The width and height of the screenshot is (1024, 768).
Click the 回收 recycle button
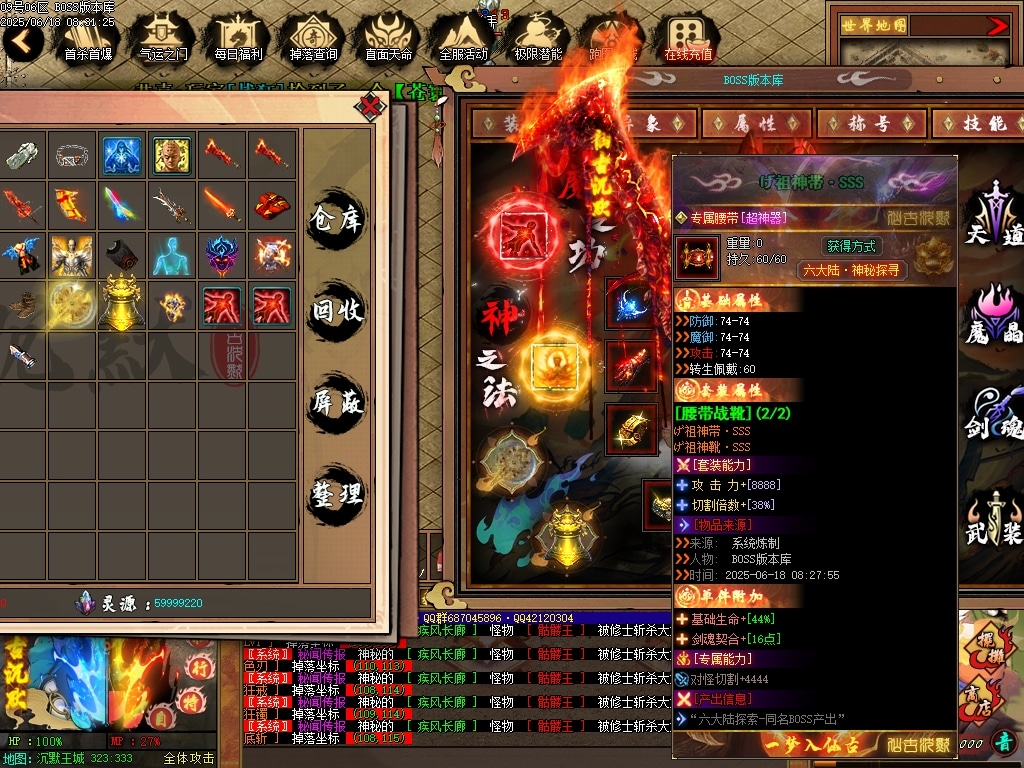tap(336, 310)
